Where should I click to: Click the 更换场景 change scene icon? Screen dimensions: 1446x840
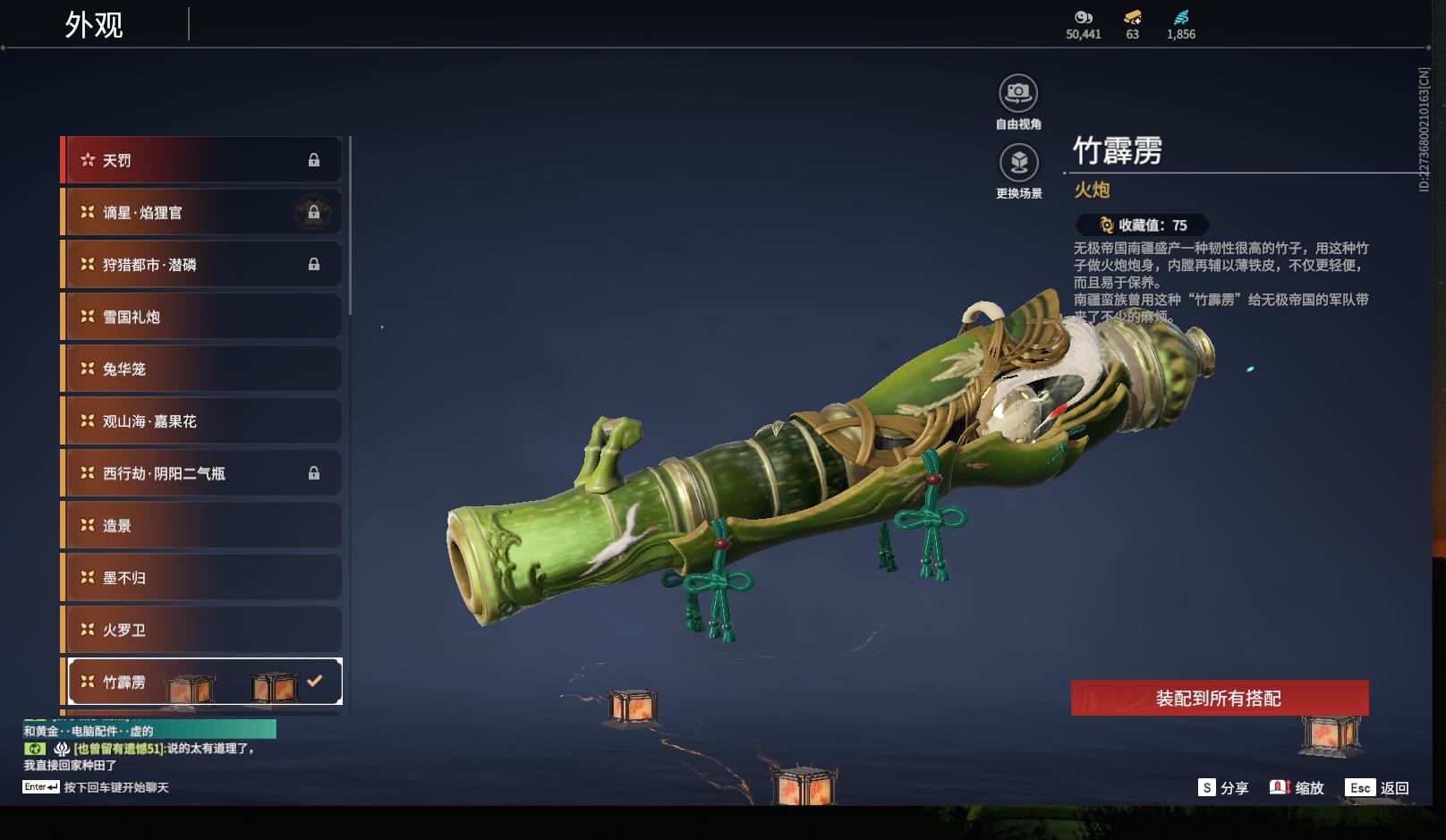pyautogui.click(x=1018, y=163)
